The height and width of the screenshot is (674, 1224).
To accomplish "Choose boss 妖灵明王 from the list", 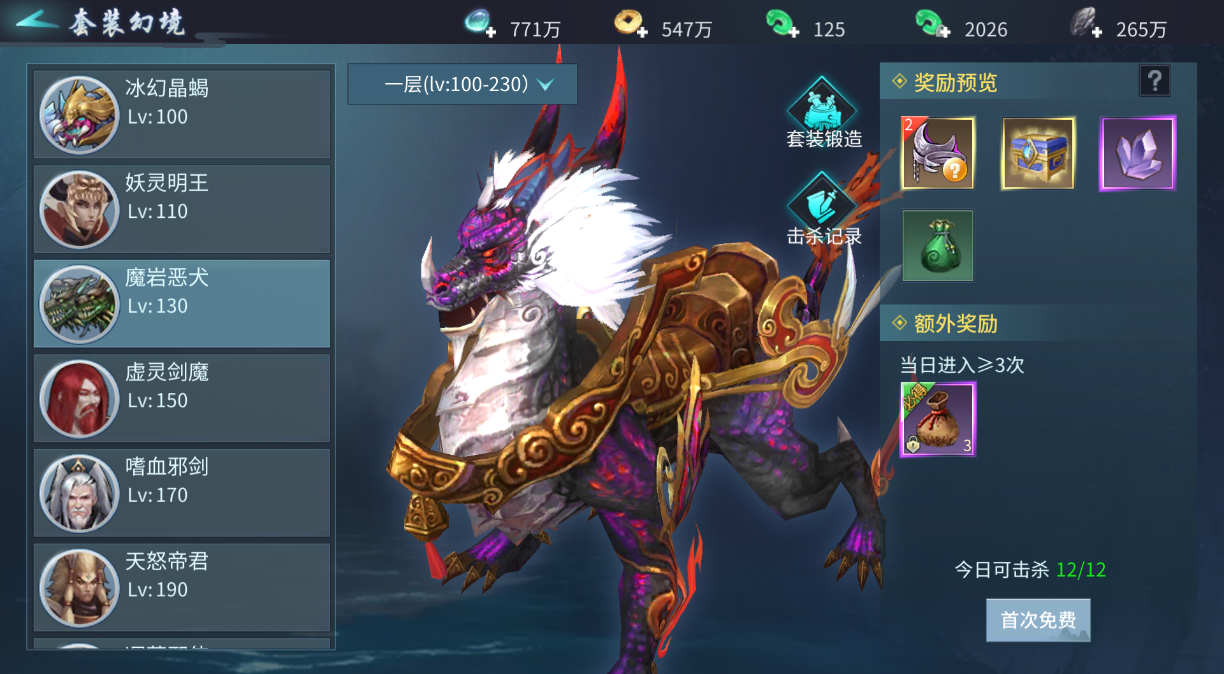I will pos(182,209).
